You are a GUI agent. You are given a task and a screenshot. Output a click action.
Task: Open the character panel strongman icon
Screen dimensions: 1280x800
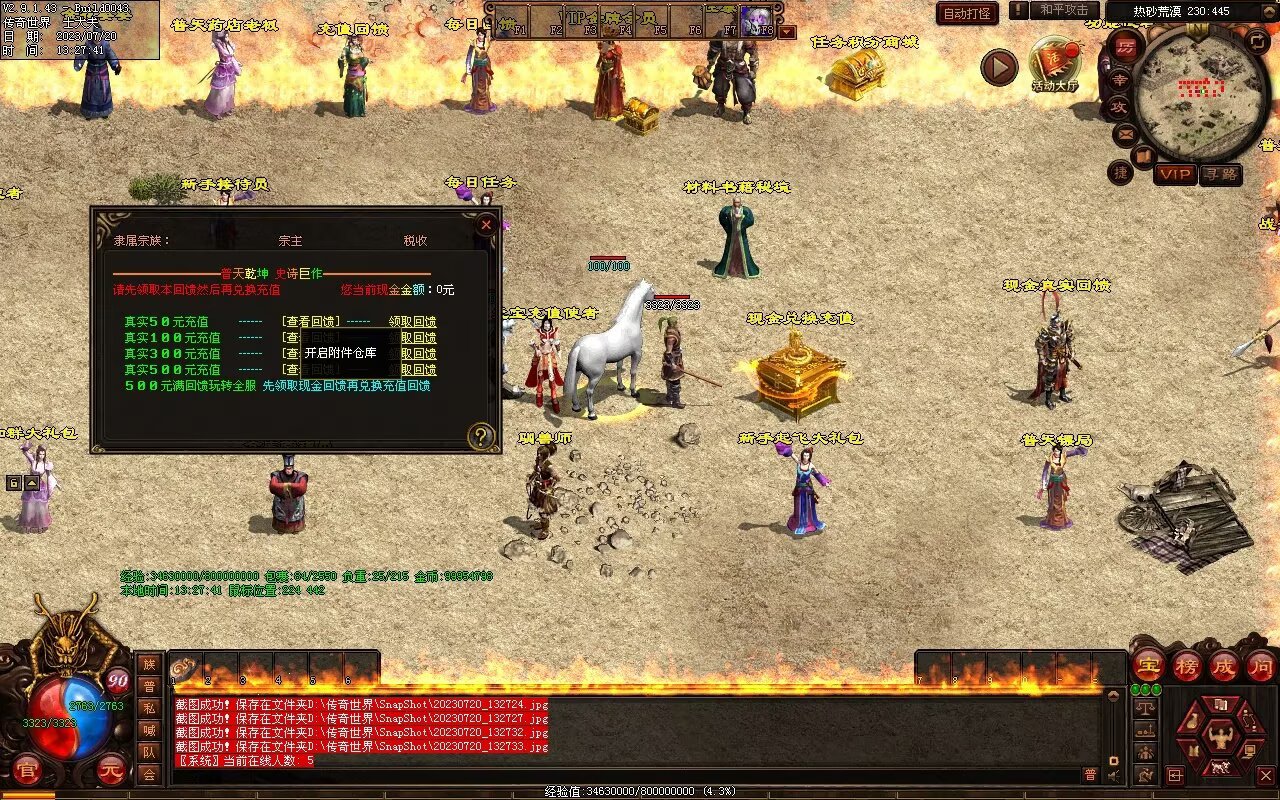pyautogui.click(x=1219, y=740)
